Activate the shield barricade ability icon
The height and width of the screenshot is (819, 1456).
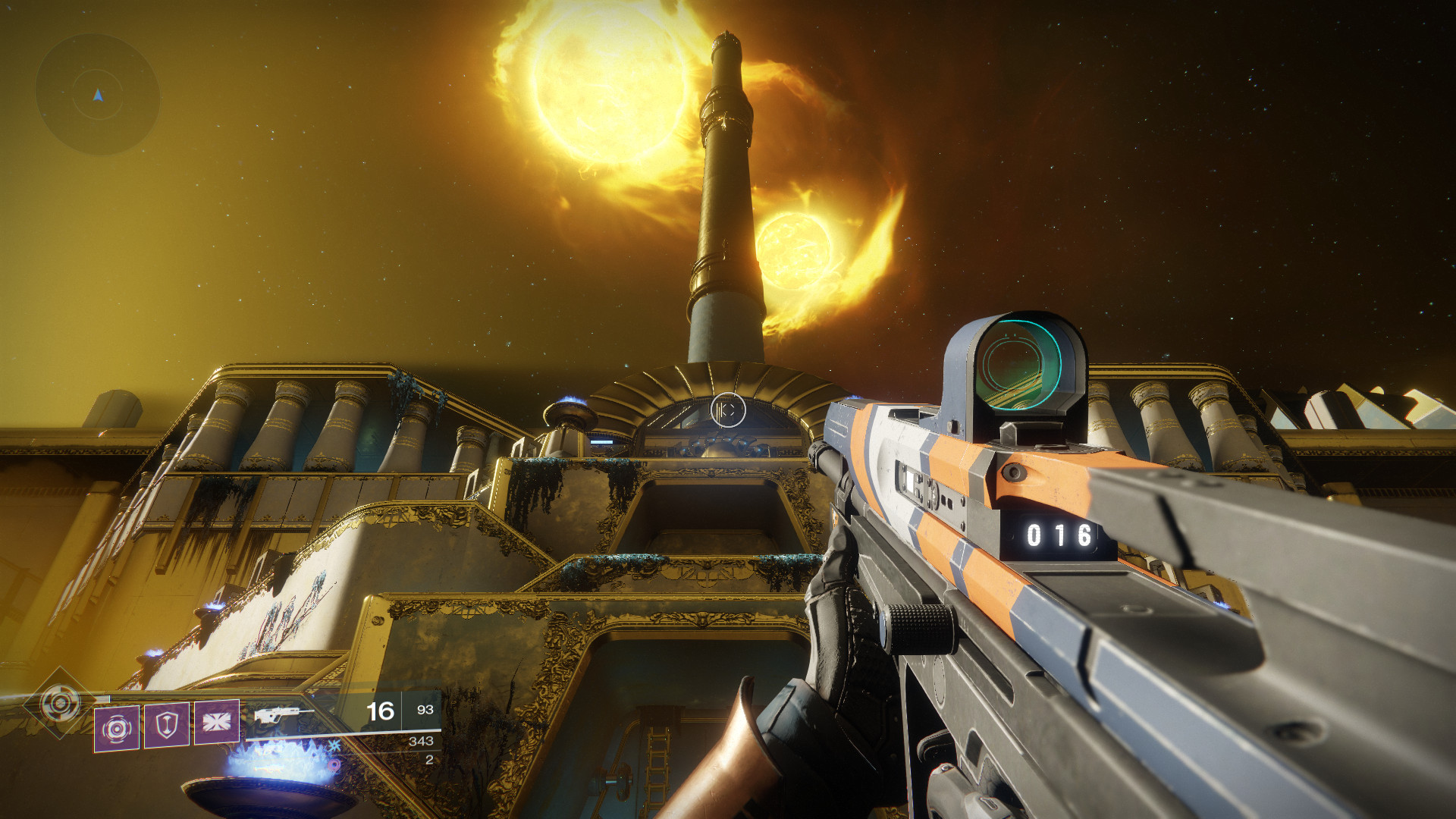click(167, 725)
